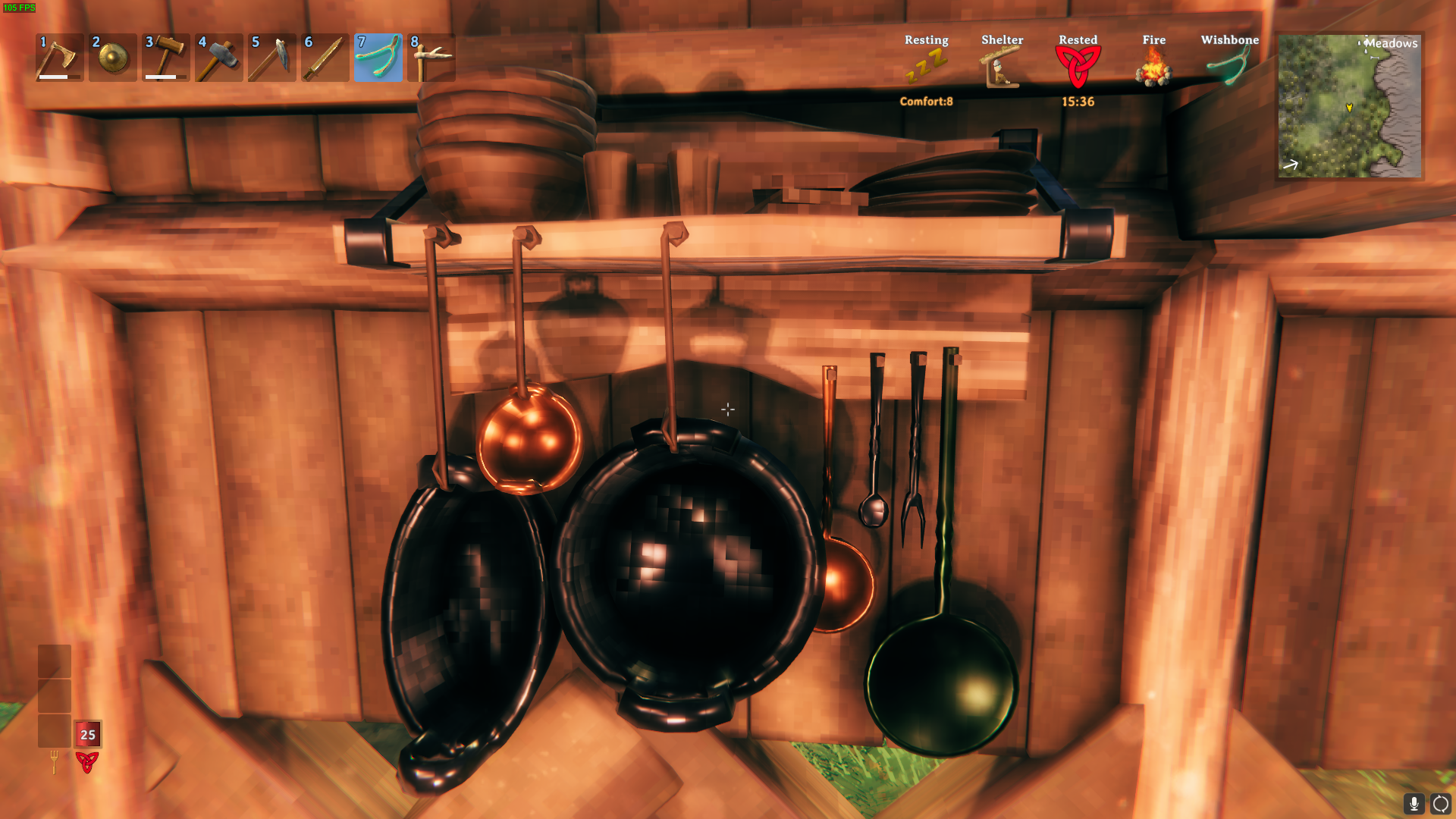Toggle the highlighted wishbone hotbar slot

pyautogui.click(x=378, y=58)
